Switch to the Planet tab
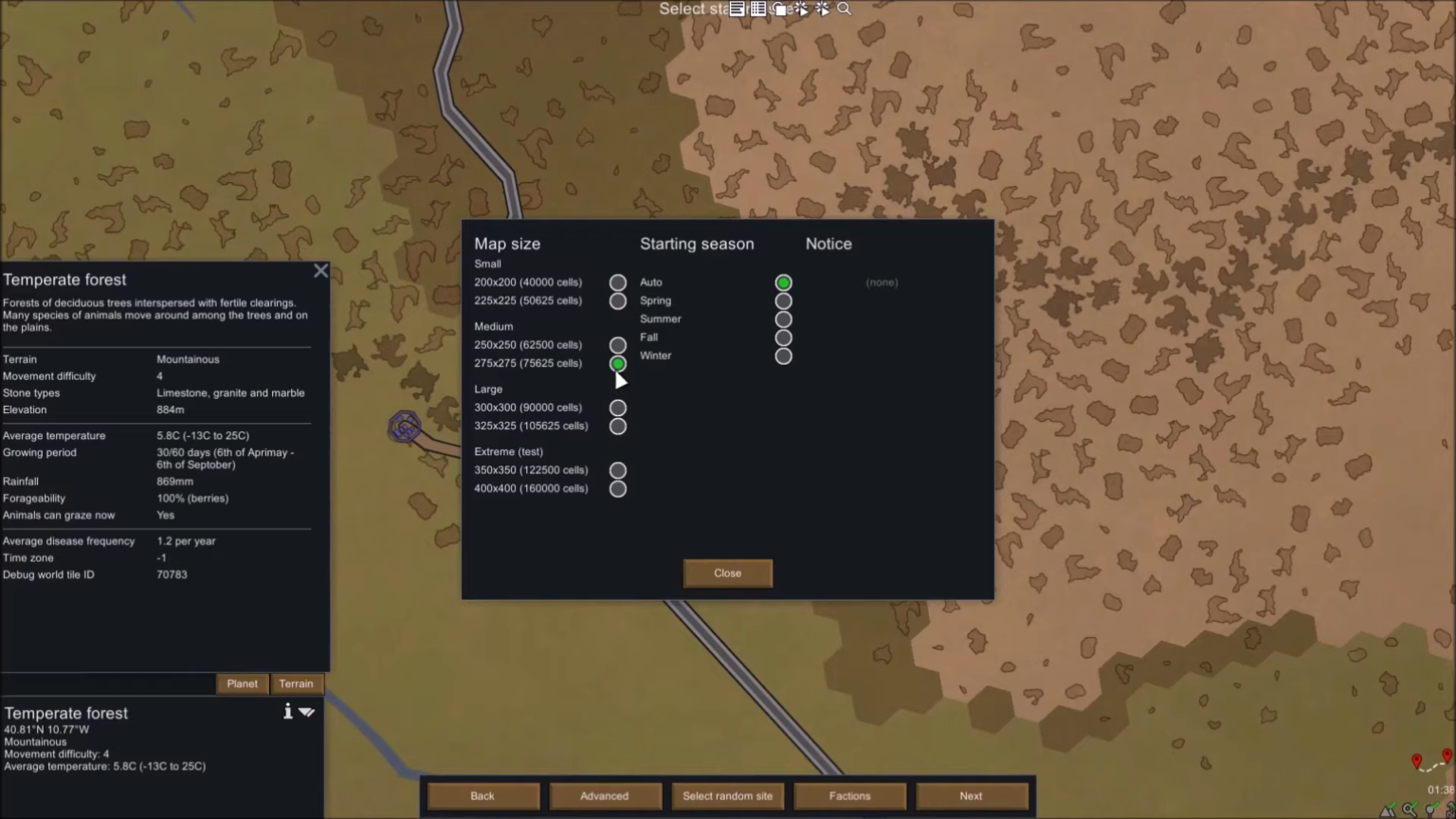 [242, 683]
